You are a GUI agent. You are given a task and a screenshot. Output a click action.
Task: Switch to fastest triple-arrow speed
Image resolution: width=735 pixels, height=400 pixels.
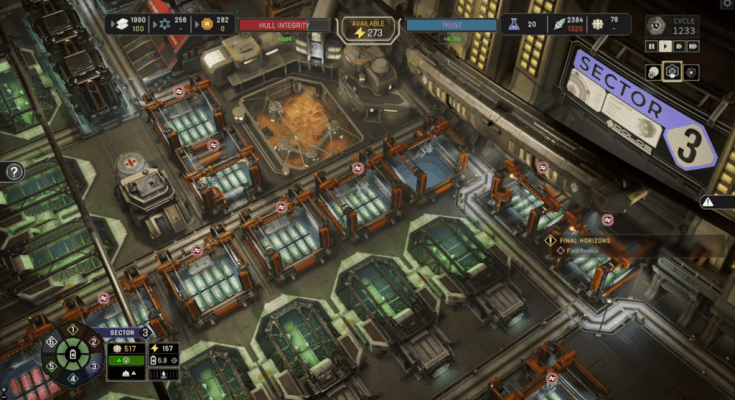point(693,46)
